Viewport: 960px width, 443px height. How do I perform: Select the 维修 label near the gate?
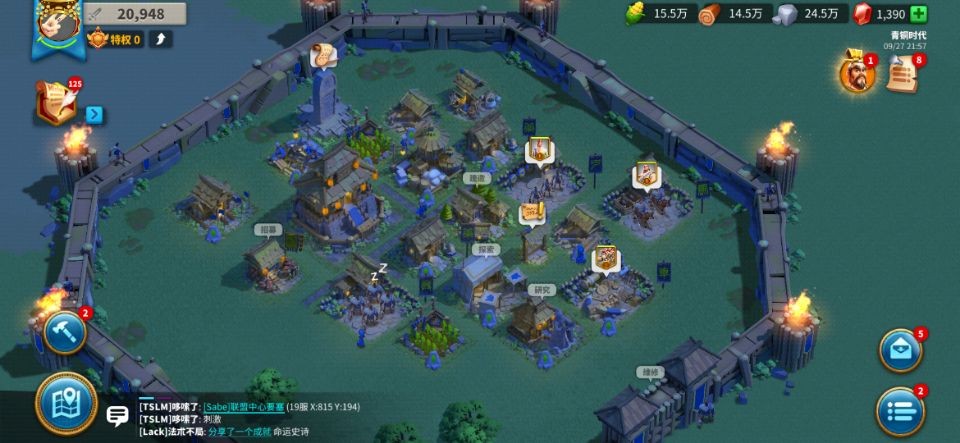coord(651,372)
